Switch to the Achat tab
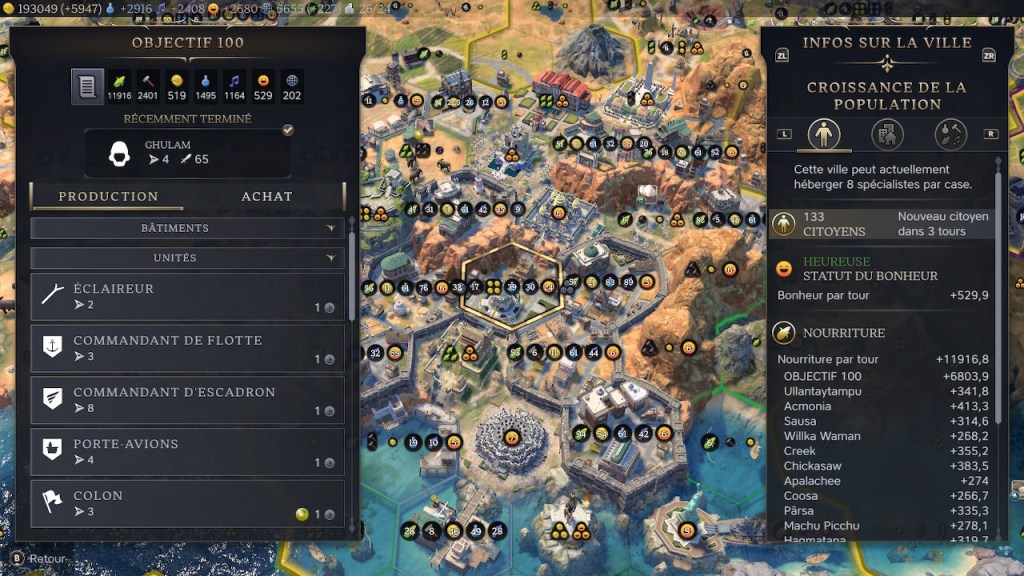Image resolution: width=1024 pixels, height=576 pixels. [x=267, y=196]
